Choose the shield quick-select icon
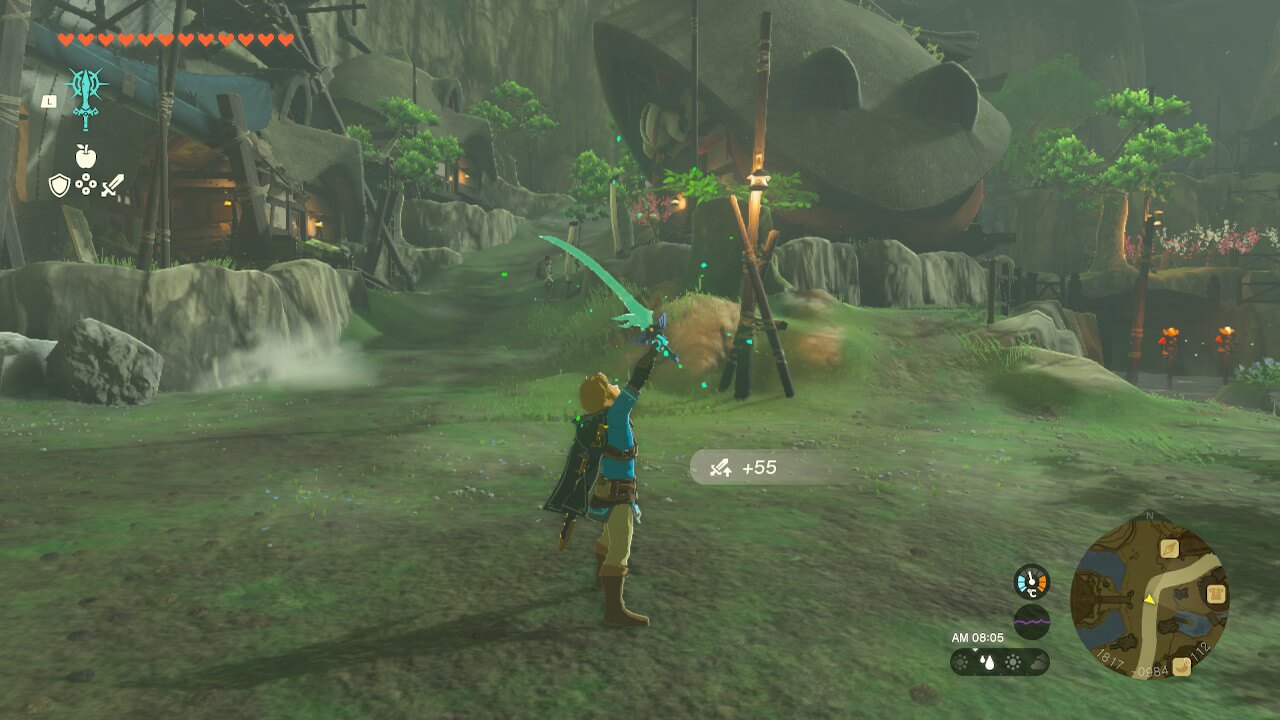This screenshot has height=720, width=1280. (x=59, y=185)
